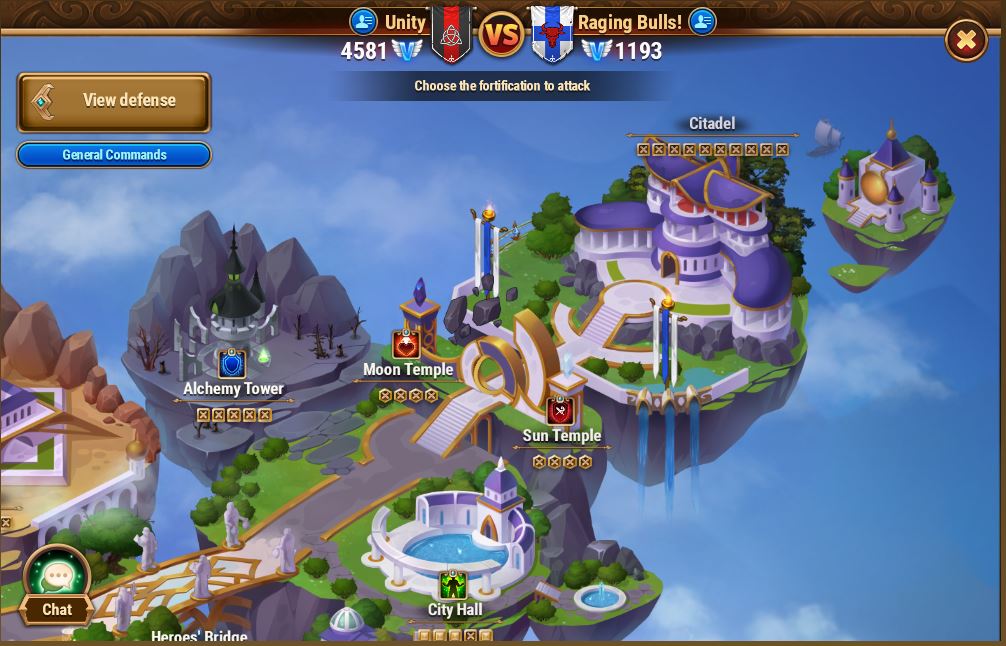This screenshot has width=1006, height=646.
Task: Close the guild war map
Action: [965, 40]
